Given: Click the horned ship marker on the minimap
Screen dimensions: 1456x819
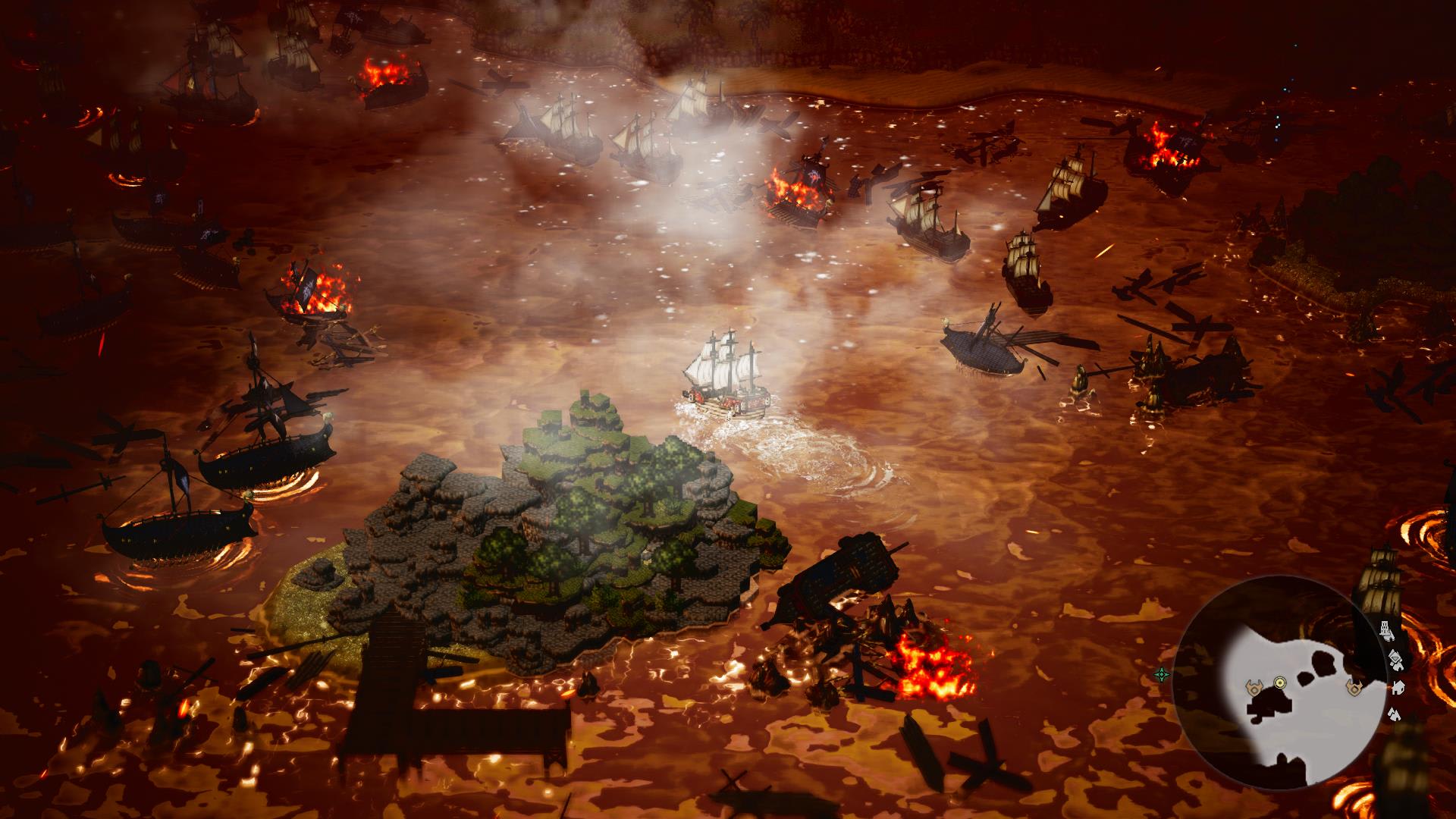Looking at the screenshot, I should [1355, 688].
